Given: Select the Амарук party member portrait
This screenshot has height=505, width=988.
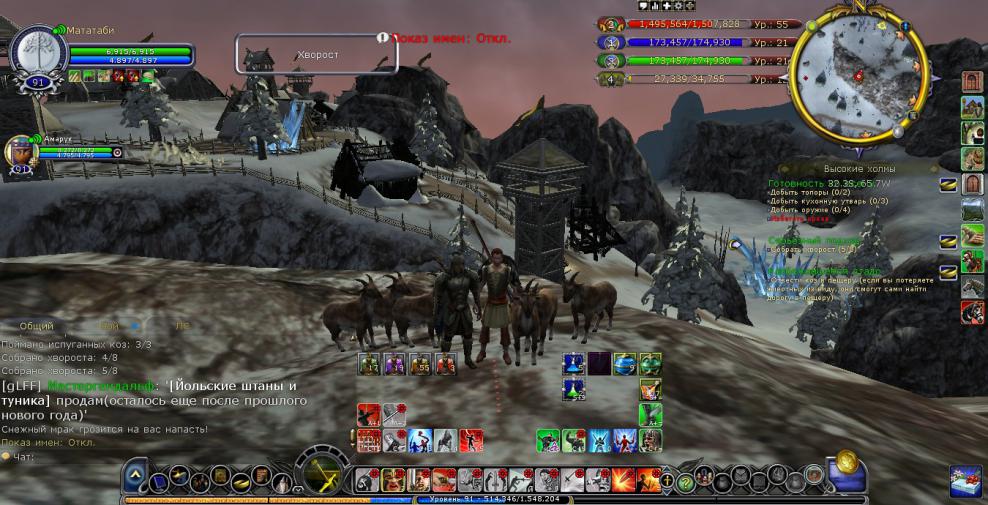Looking at the screenshot, I should click(19, 152).
